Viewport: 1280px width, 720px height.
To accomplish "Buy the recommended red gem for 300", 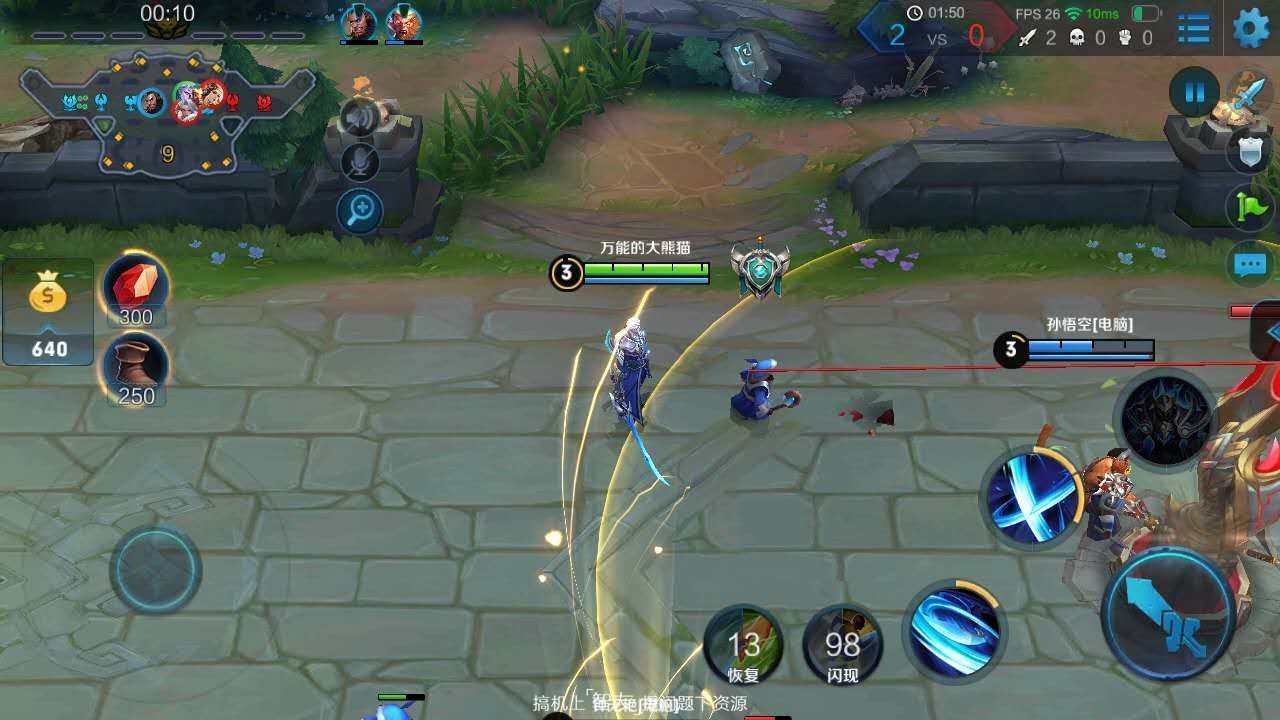I will point(135,289).
